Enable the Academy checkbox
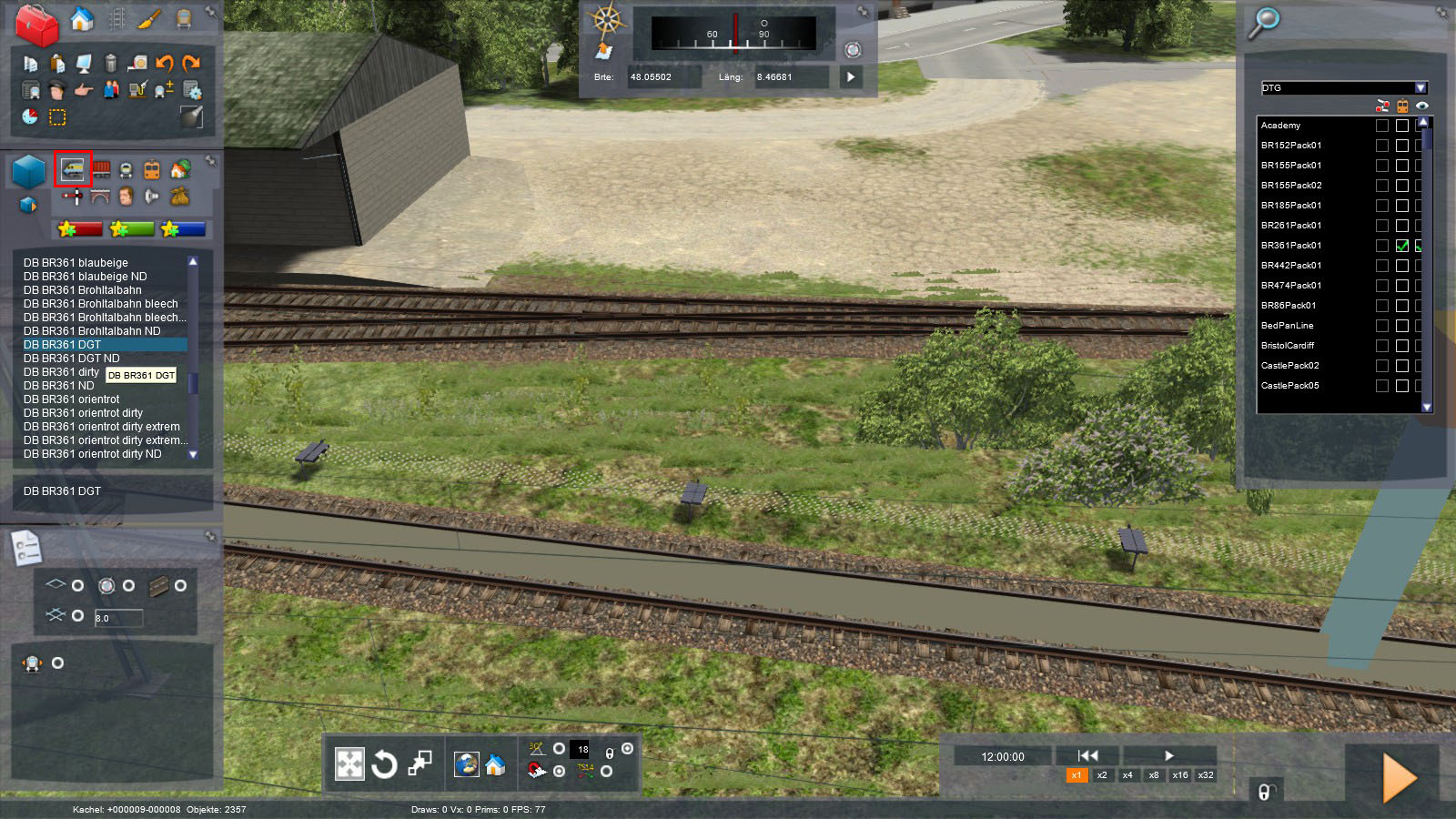Viewport: 1456px width, 819px height. tap(1402, 126)
